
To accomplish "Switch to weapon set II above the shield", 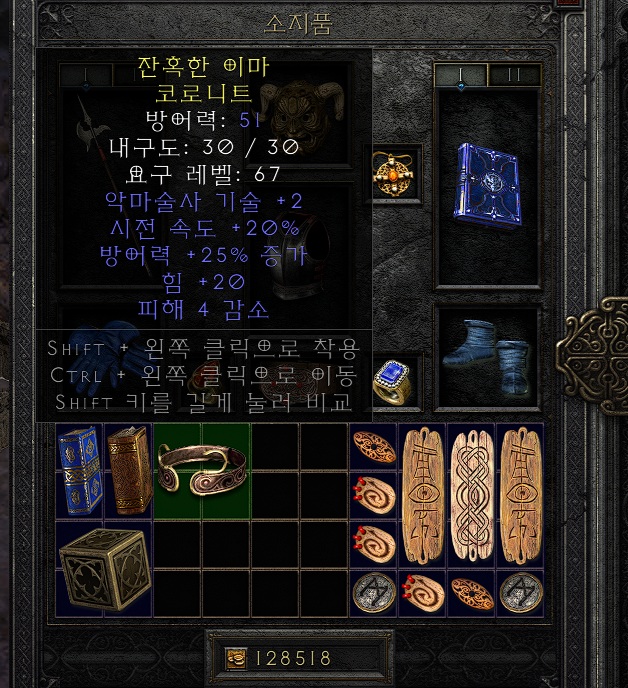I will pos(514,74).
